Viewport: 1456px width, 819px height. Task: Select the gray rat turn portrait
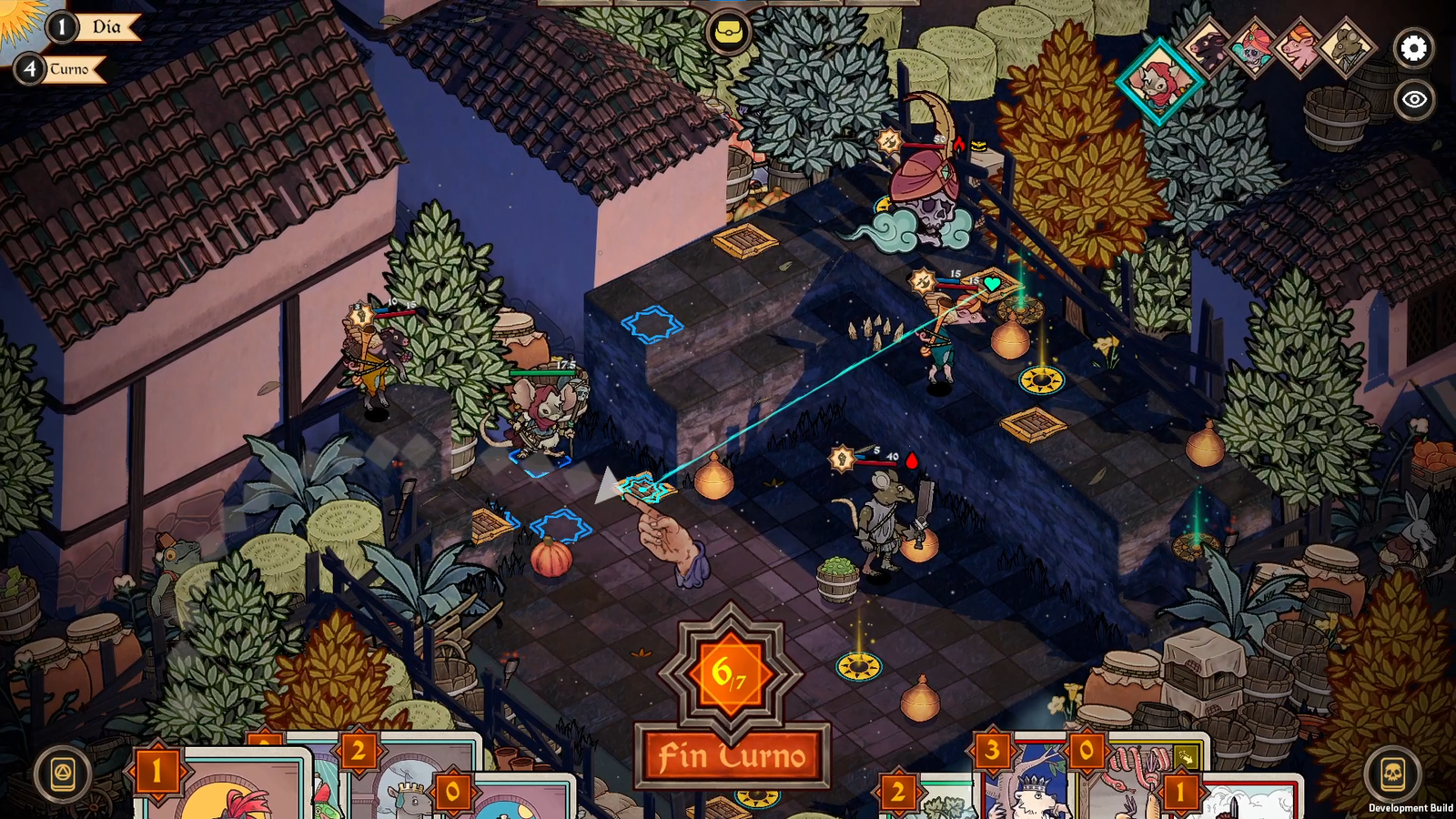pyautogui.click(x=1345, y=47)
